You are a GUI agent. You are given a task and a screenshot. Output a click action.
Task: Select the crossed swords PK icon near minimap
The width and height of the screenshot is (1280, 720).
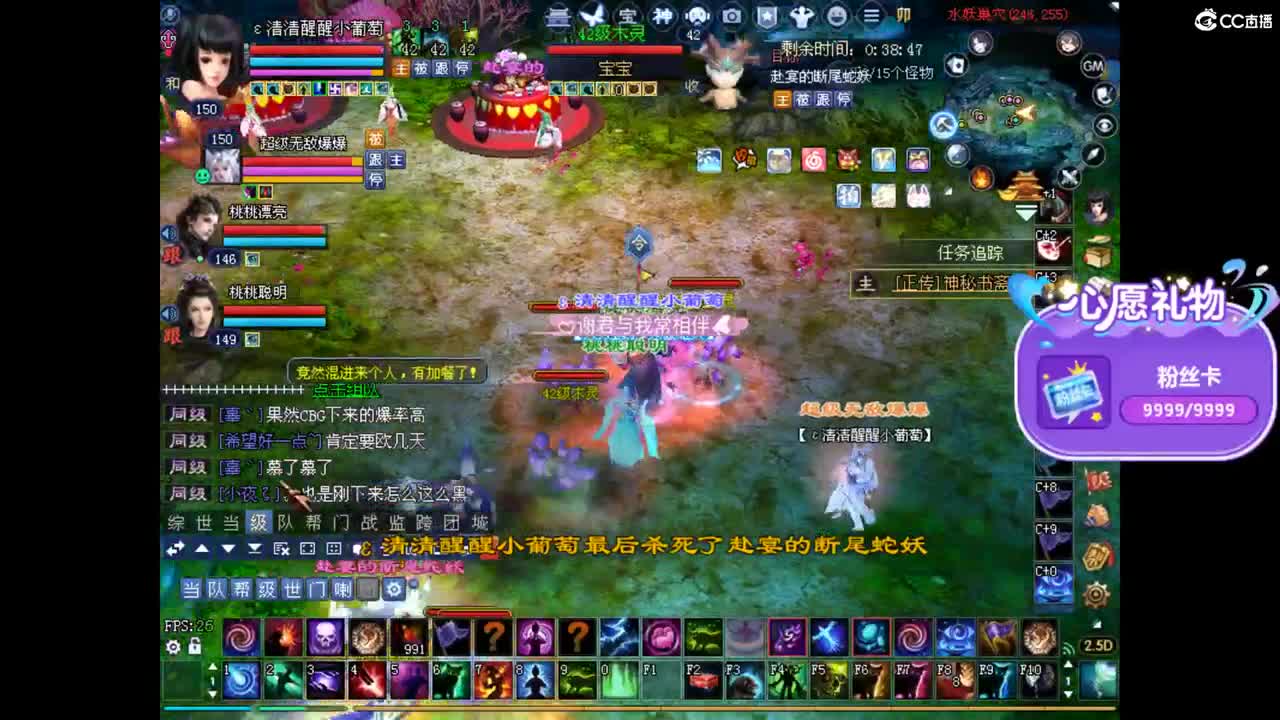click(x=1068, y=177)
